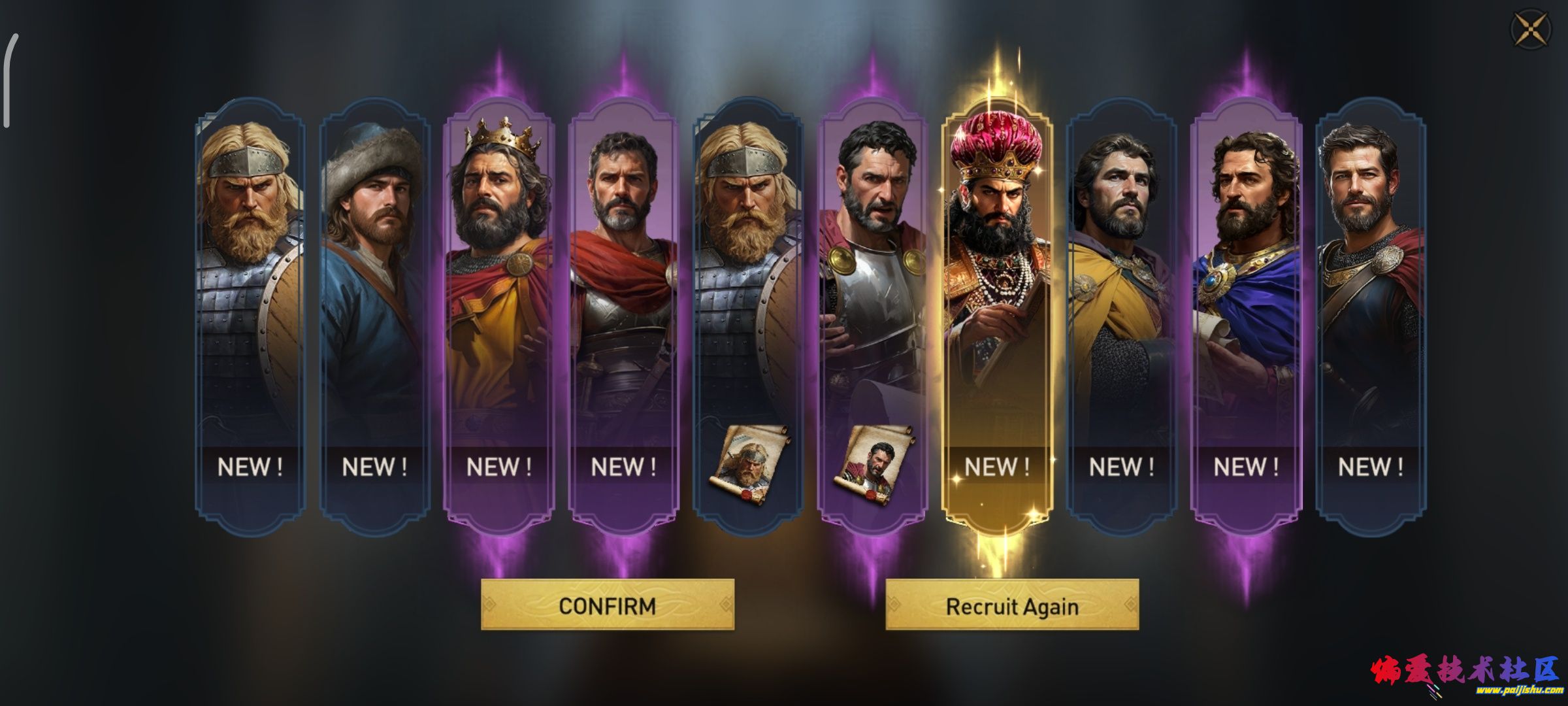Click the Recruit Again button

(x=1012, y=605)
